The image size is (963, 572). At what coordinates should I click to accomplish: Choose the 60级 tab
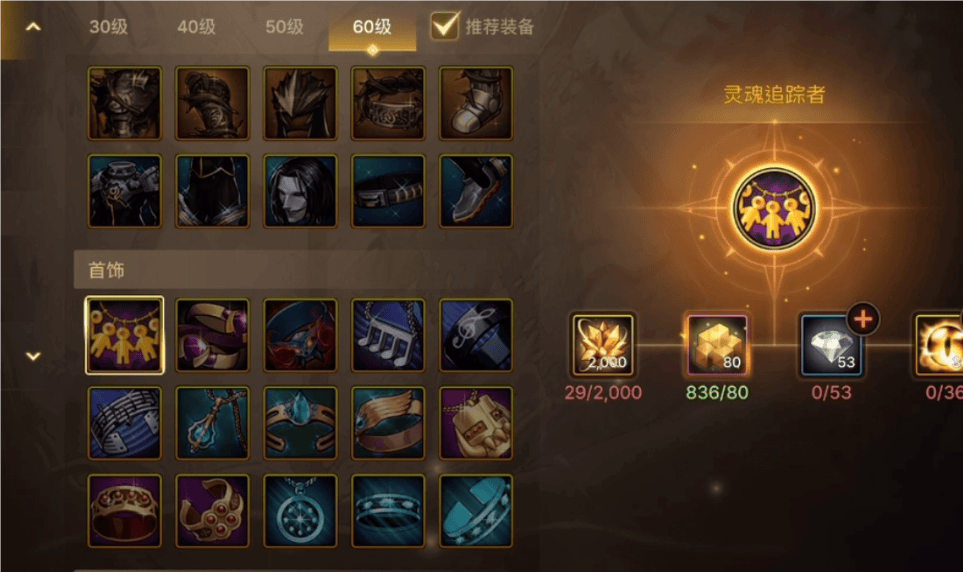coord(372,27)
